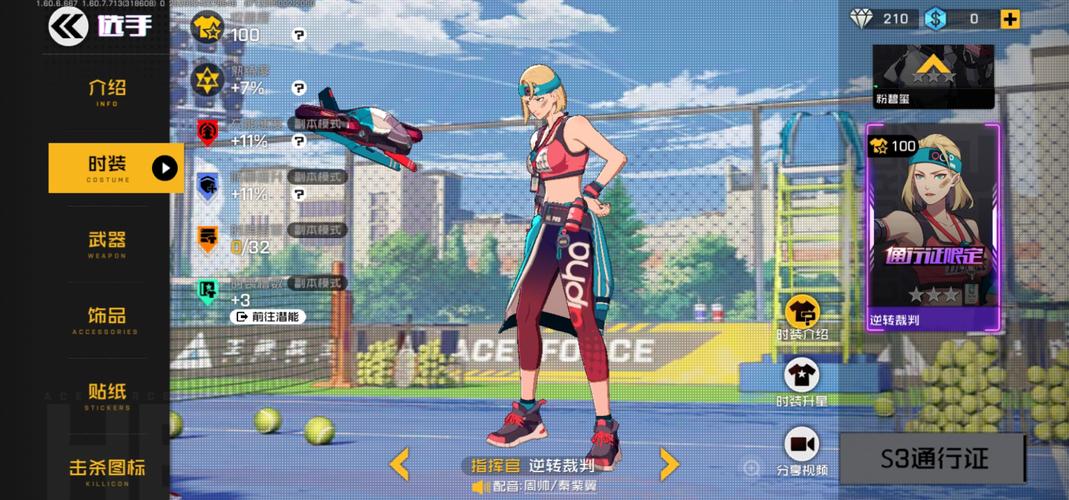Switch to the 贴纸 stickers tab

(107, 394)
